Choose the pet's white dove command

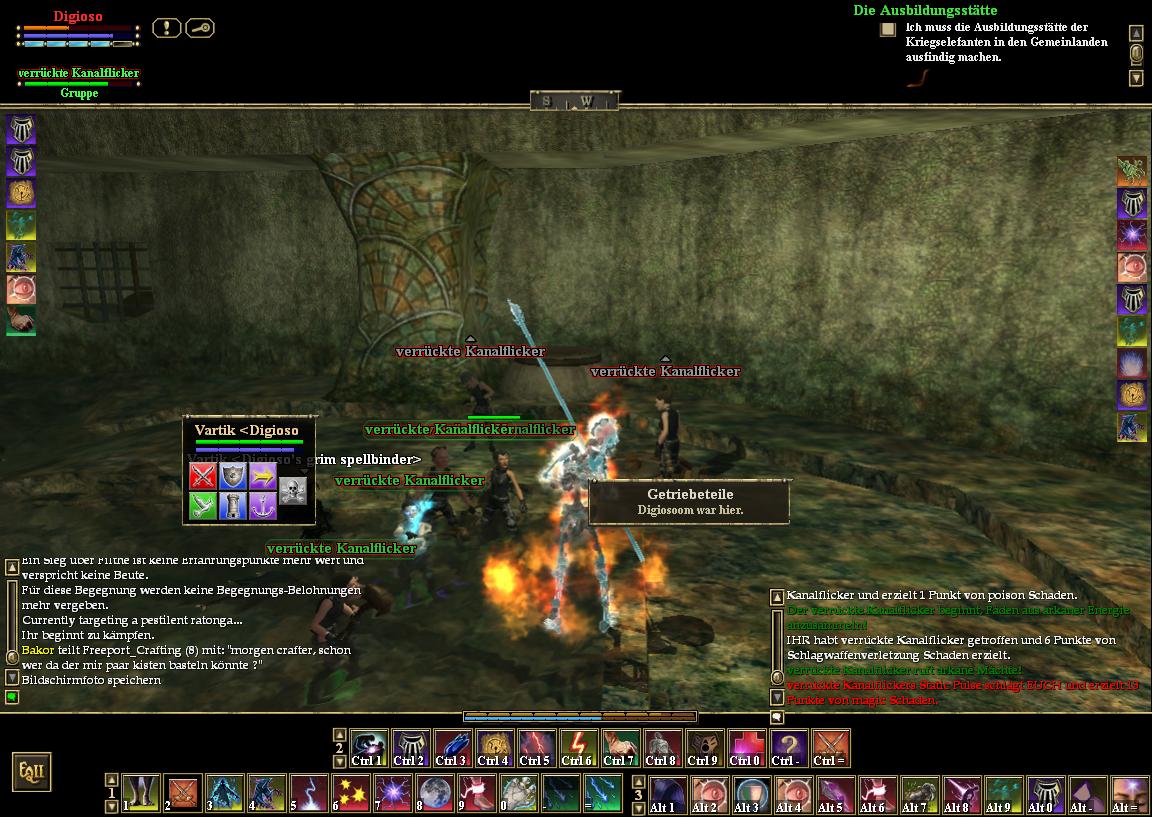[x=203, y=506]
